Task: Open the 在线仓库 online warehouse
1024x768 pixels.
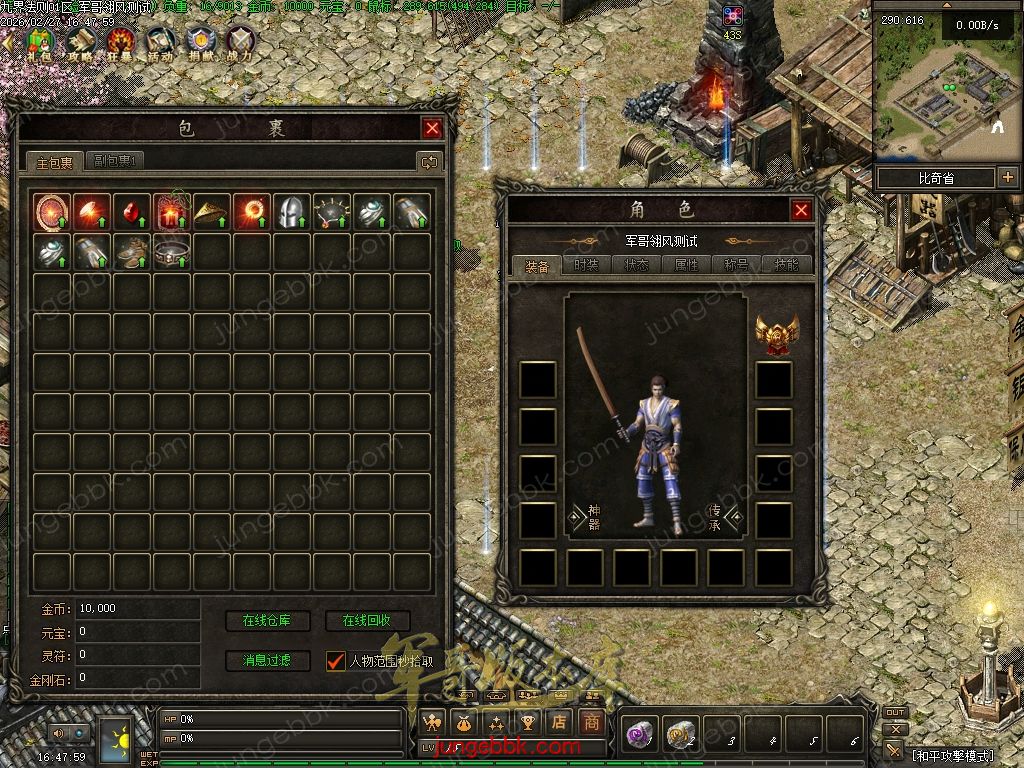Action: point(268,621)
